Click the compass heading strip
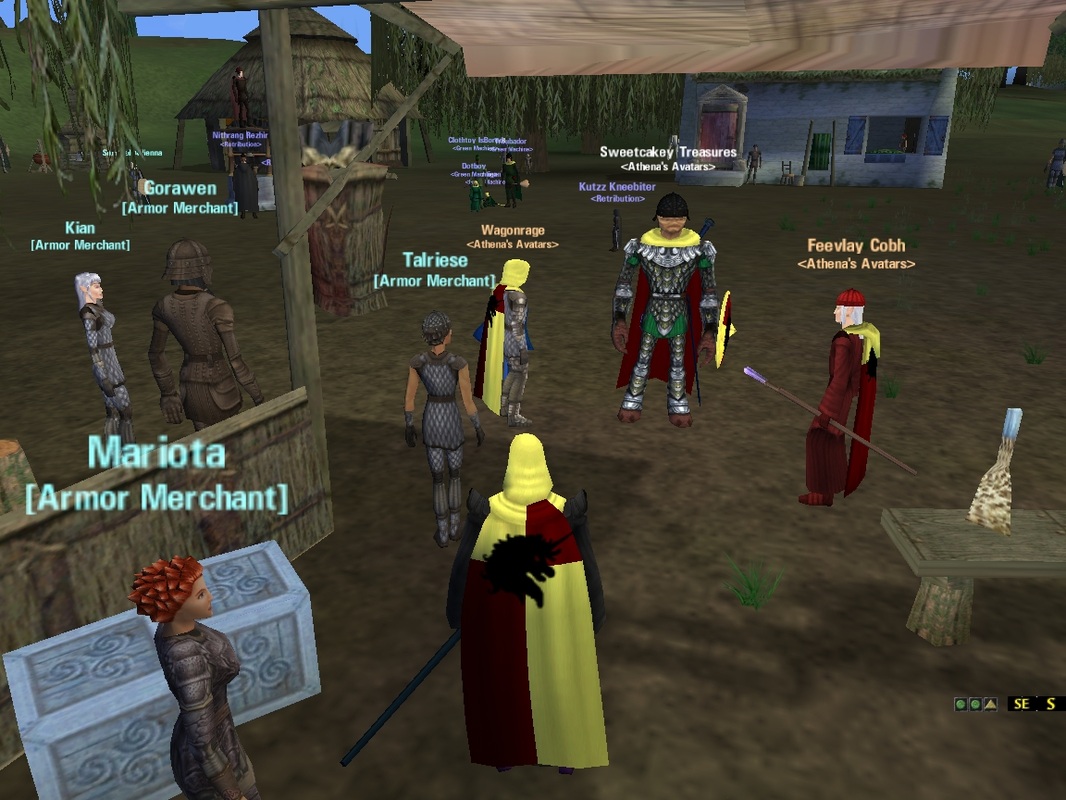The image size is (1066, 800). 1035,704
